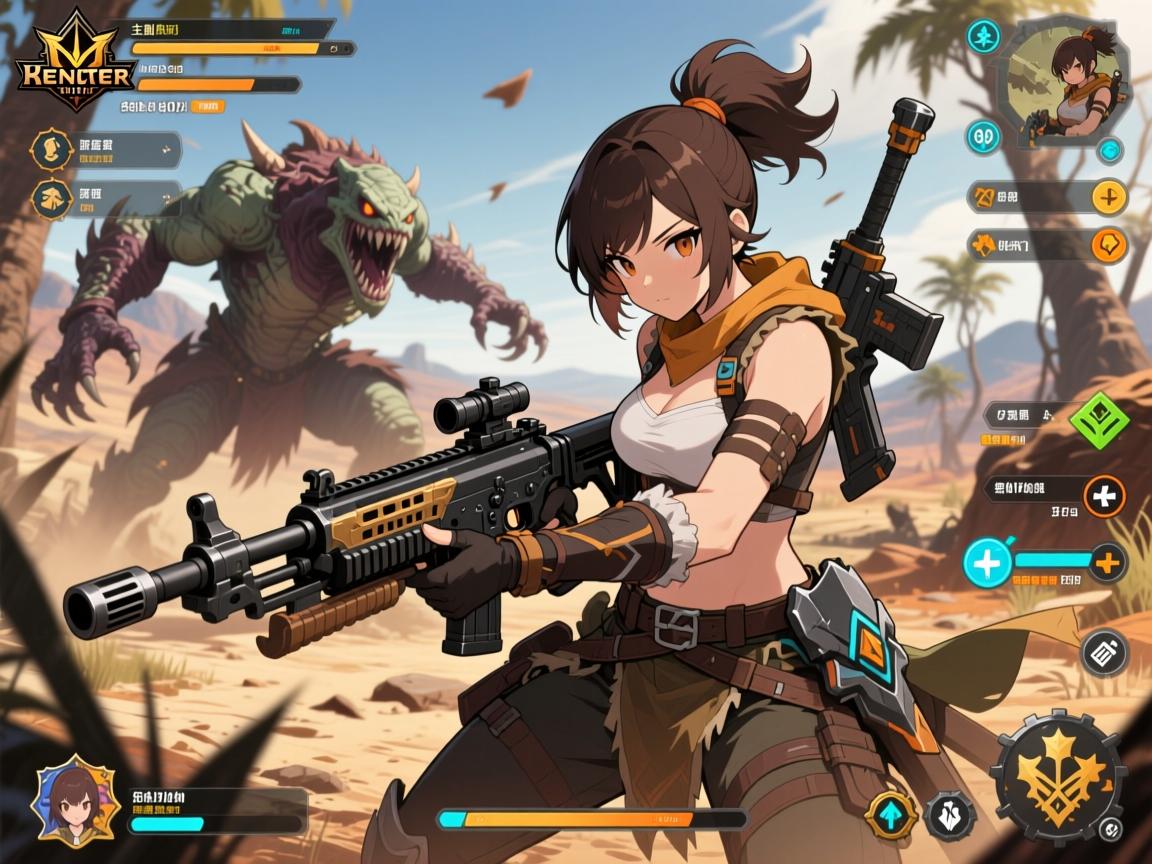Open the character portrait with ponytail girl
Image resolution: width=1152 pixels, height=864 pixels.
1067,84
